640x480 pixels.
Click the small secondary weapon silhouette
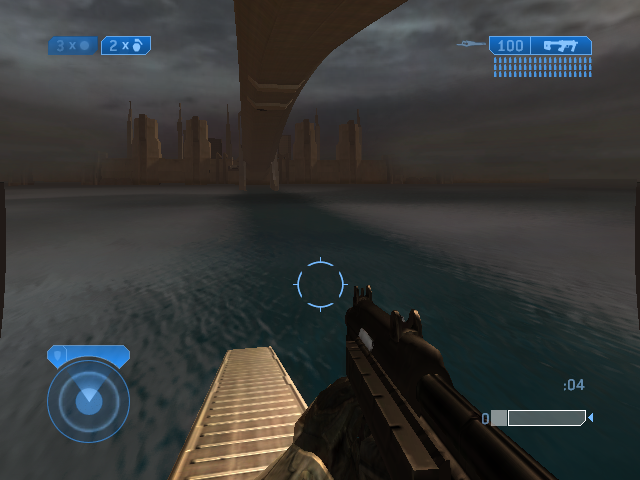pos(471,44)
